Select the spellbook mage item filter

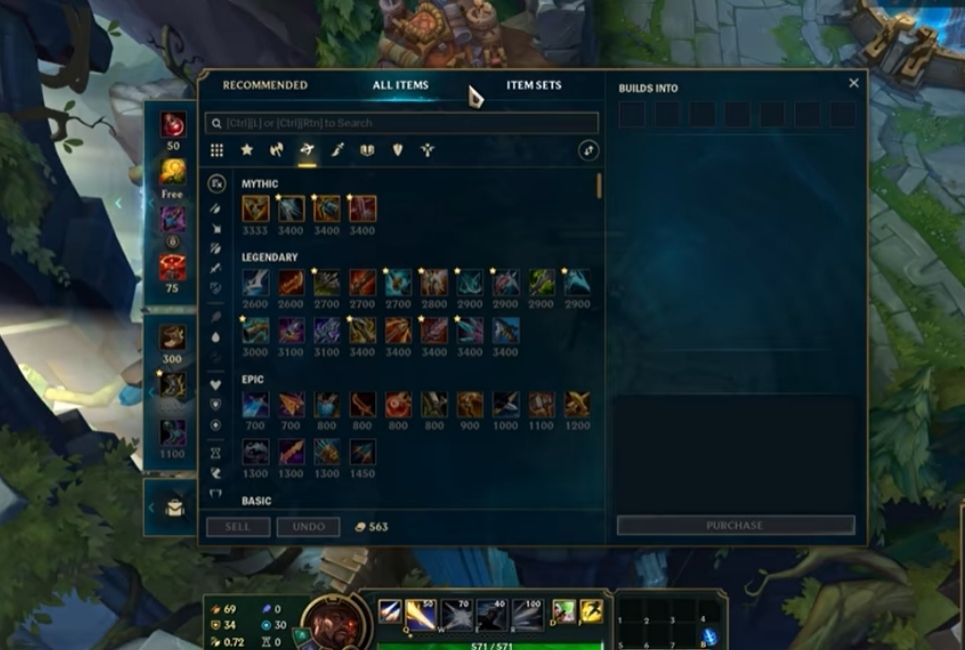tap(367, 150)
